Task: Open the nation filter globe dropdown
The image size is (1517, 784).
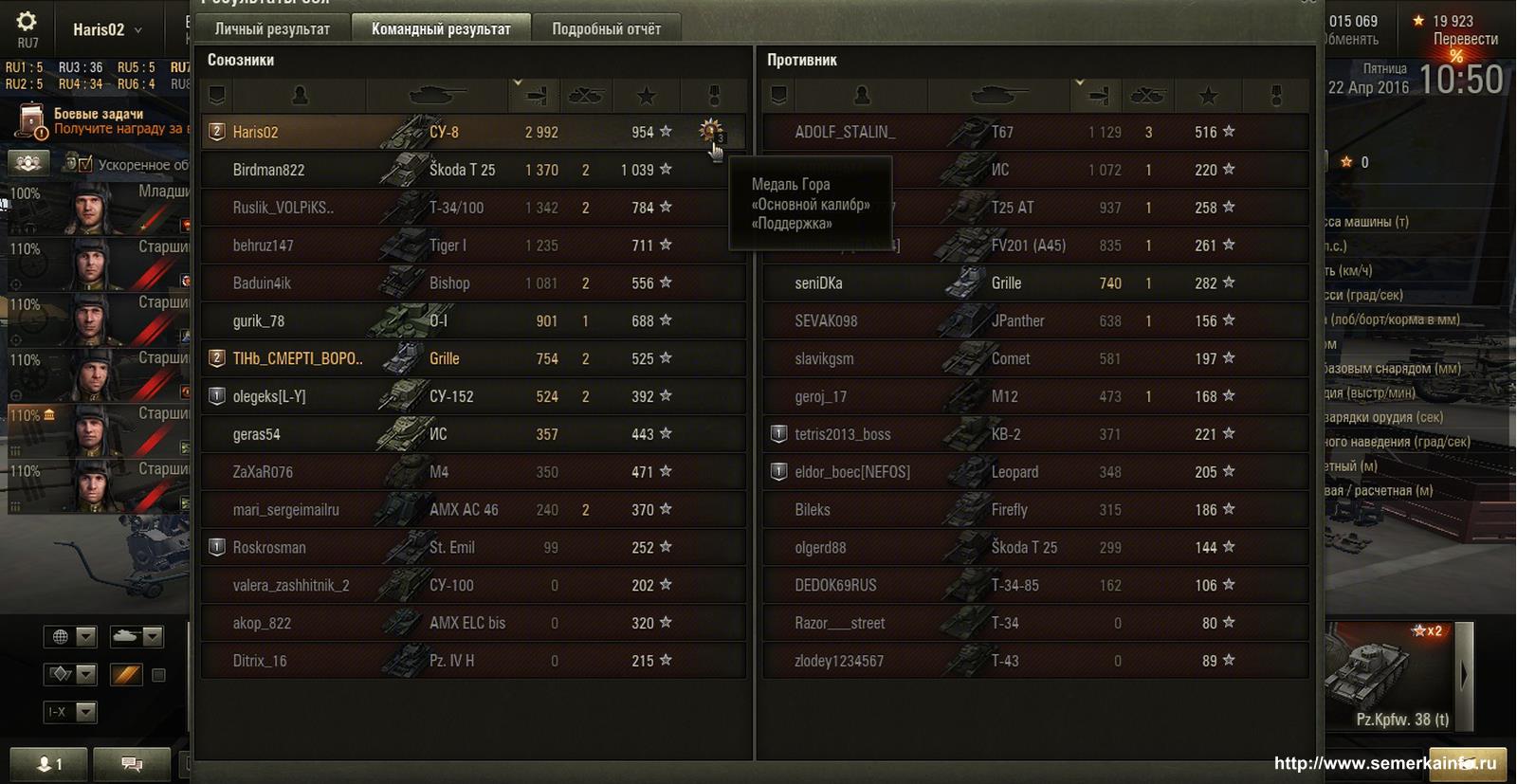Action: tap(70, 636)
